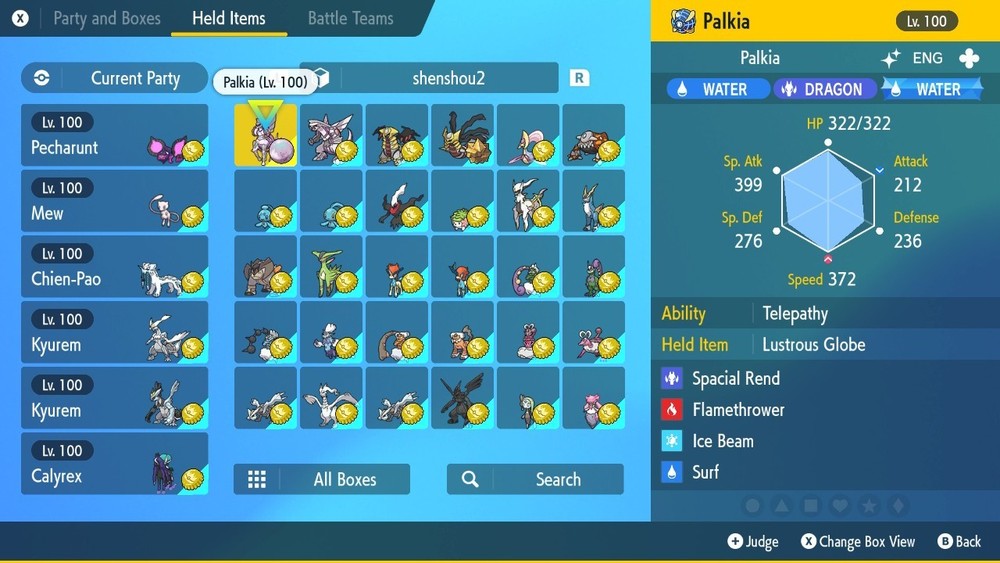This screenshot has width=1000, height=563.
Task: Choose Mew from the party list
Action: (x=114, y=201)
